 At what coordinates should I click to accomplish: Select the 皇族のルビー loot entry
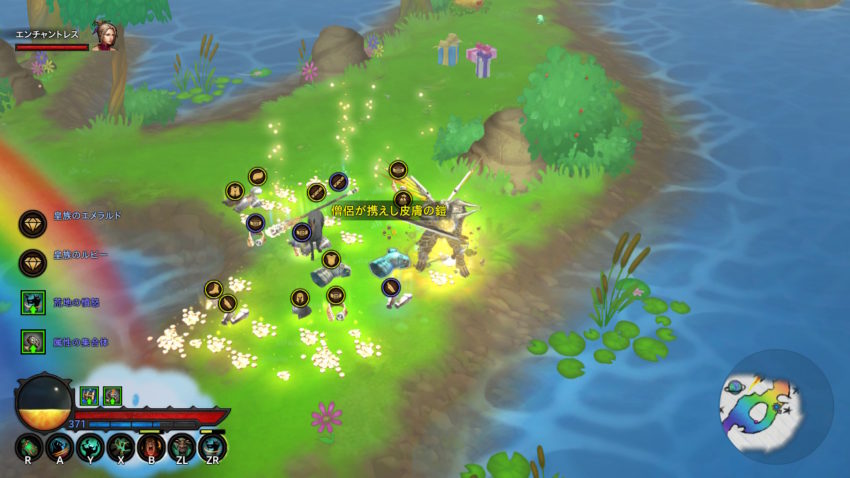(34, 262)
